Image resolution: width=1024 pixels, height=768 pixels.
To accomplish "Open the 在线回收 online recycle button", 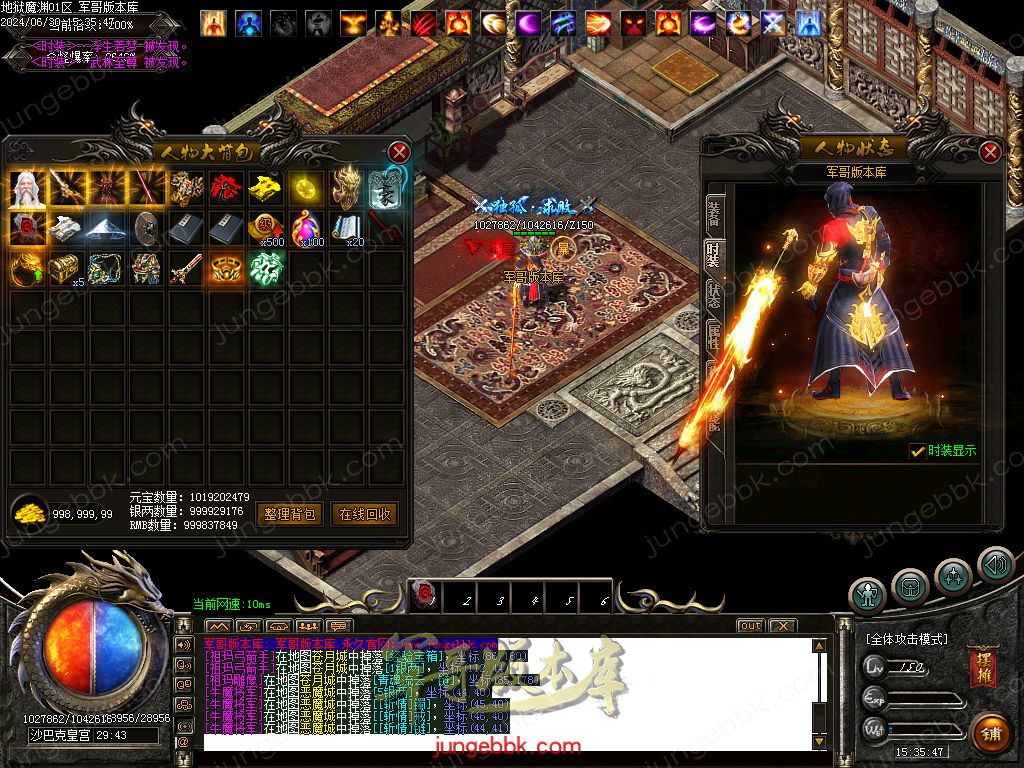I will 365,514.
